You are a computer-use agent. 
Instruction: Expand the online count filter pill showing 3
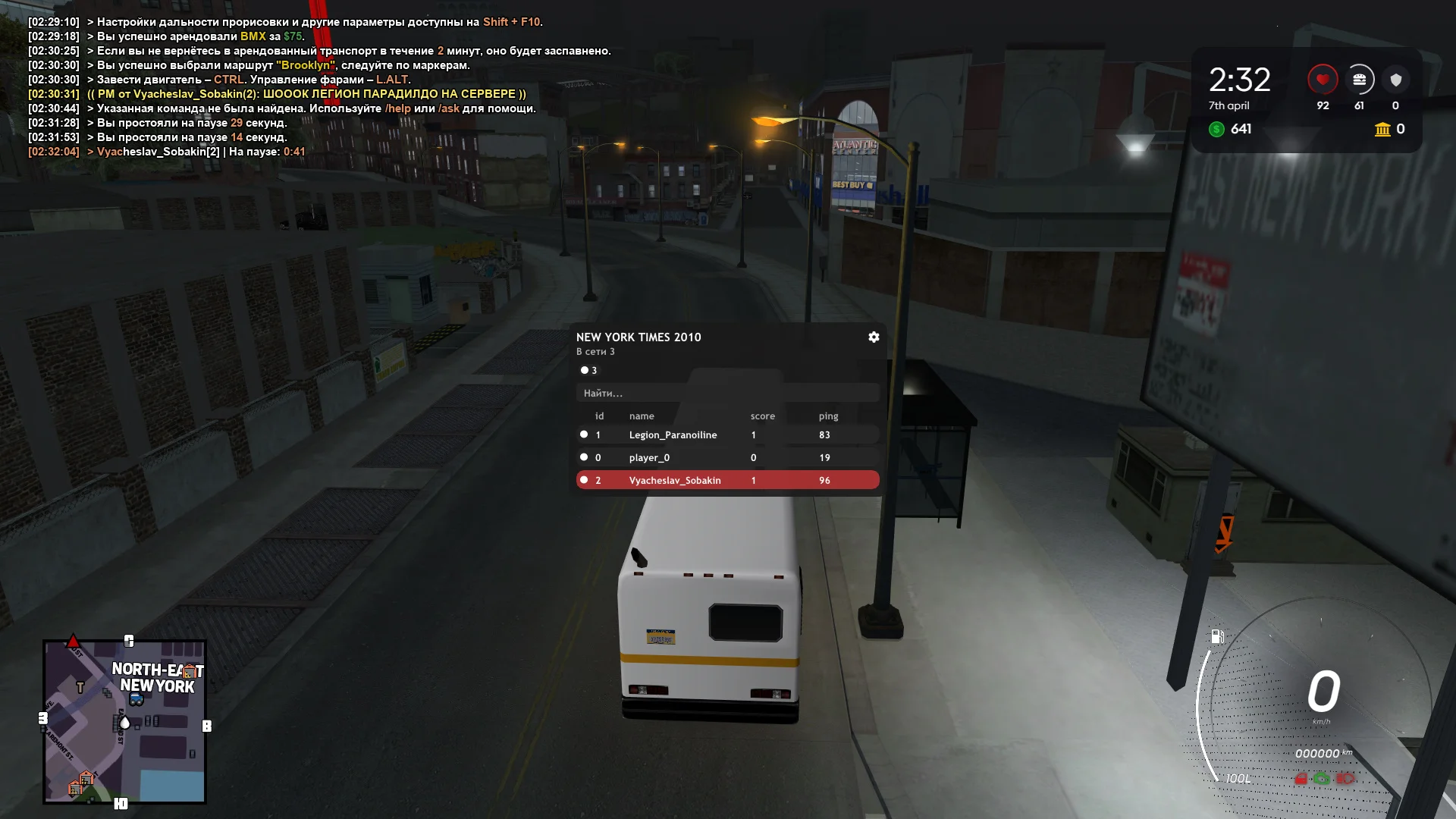588,370
